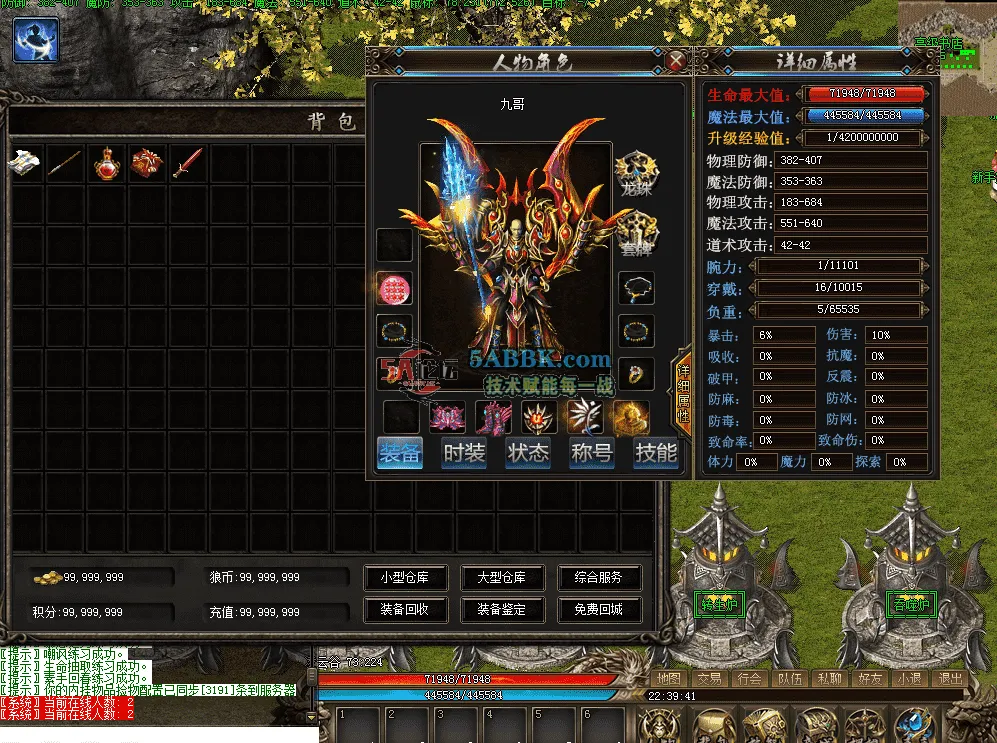Image resolution: width=997 pixels, height=743 pixels.
Task: Select the red potion in the bag
Action: [x=106, y=164]
